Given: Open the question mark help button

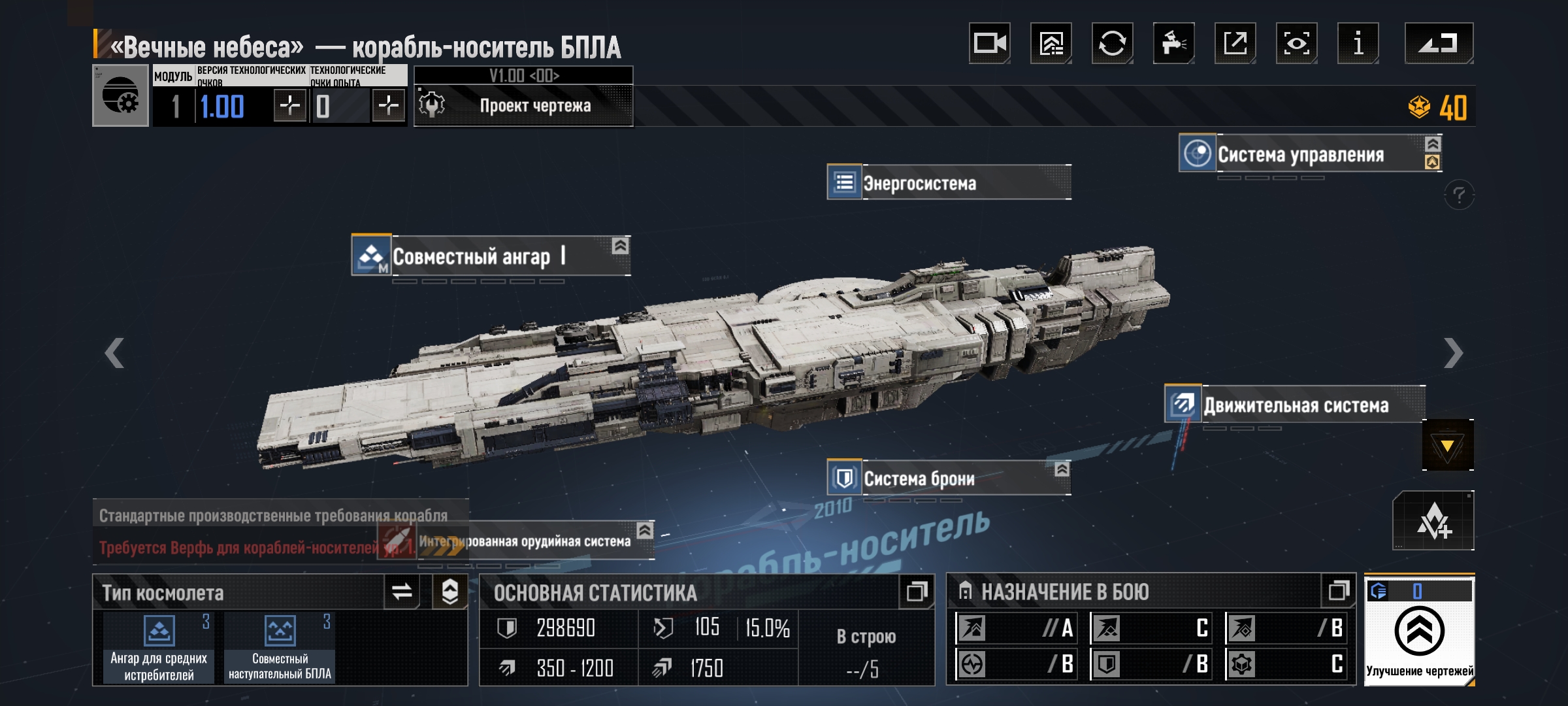Looking at the screenshot, I should 1459,195.
